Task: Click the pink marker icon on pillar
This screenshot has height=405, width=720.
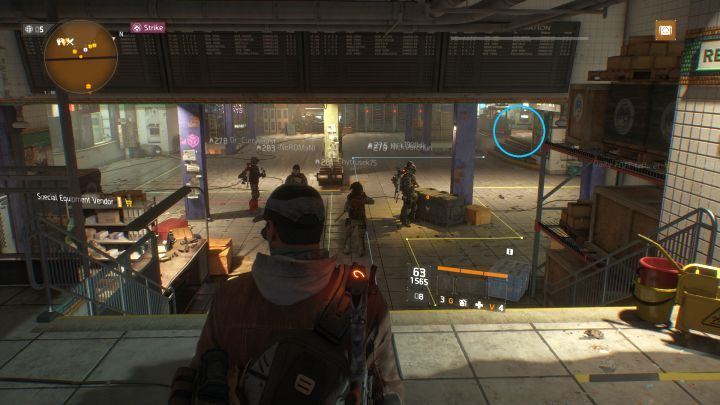Action: click(x=192, y=141)
